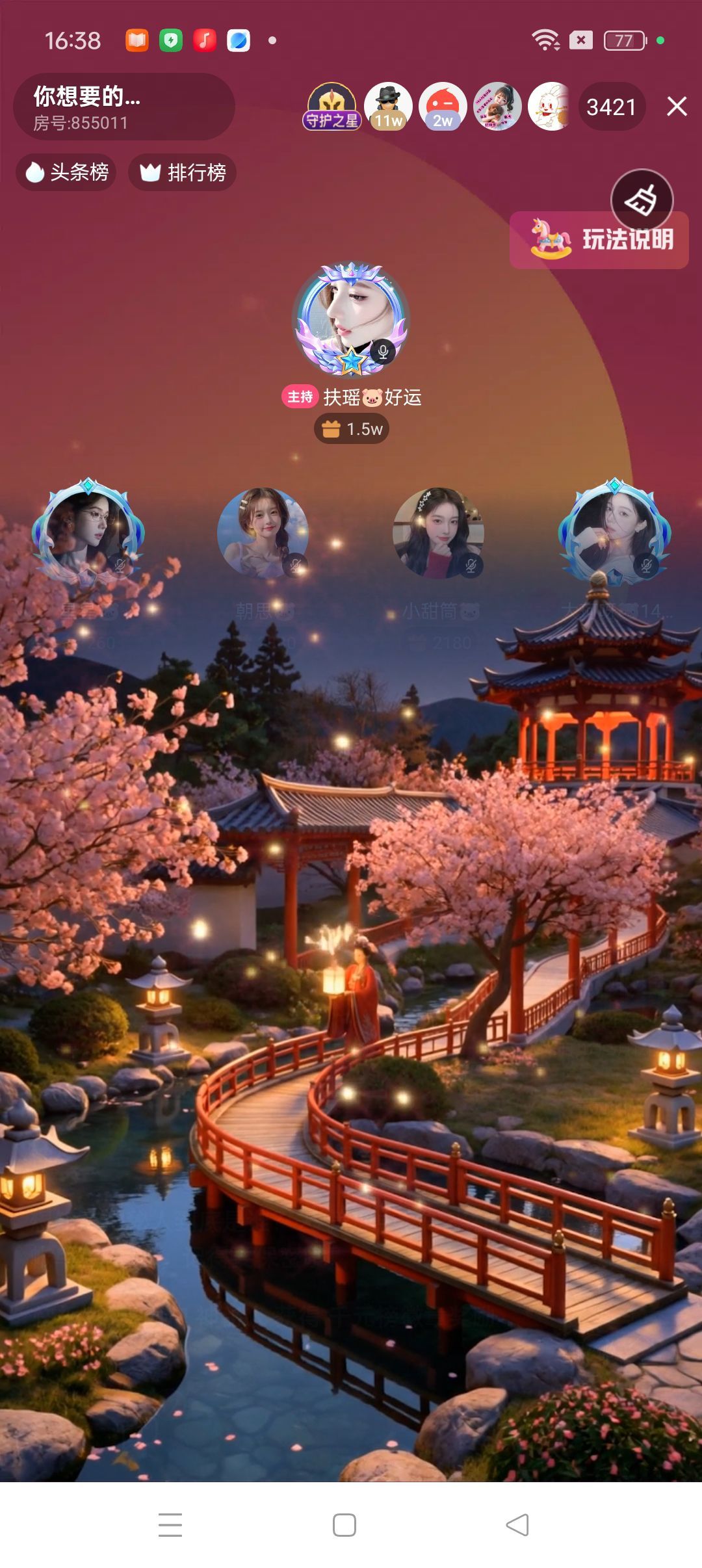
Task: Open the 头条榜 headline ranking
Action: [66, 172]
